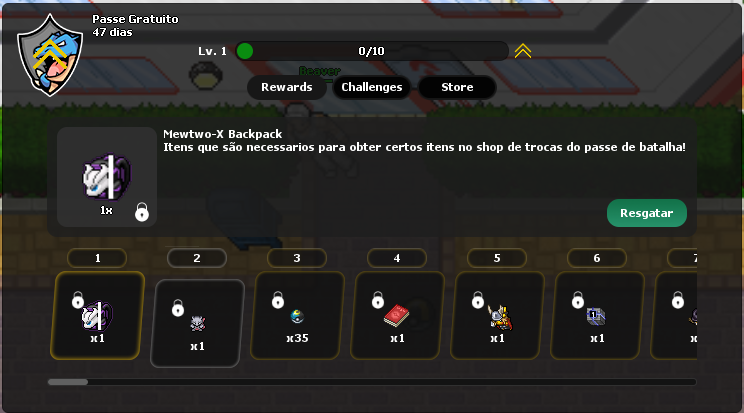The height and width of the screenshot is (413, 744).
Task: Click the battle pass shield emblem
Action: coord(50,55)
